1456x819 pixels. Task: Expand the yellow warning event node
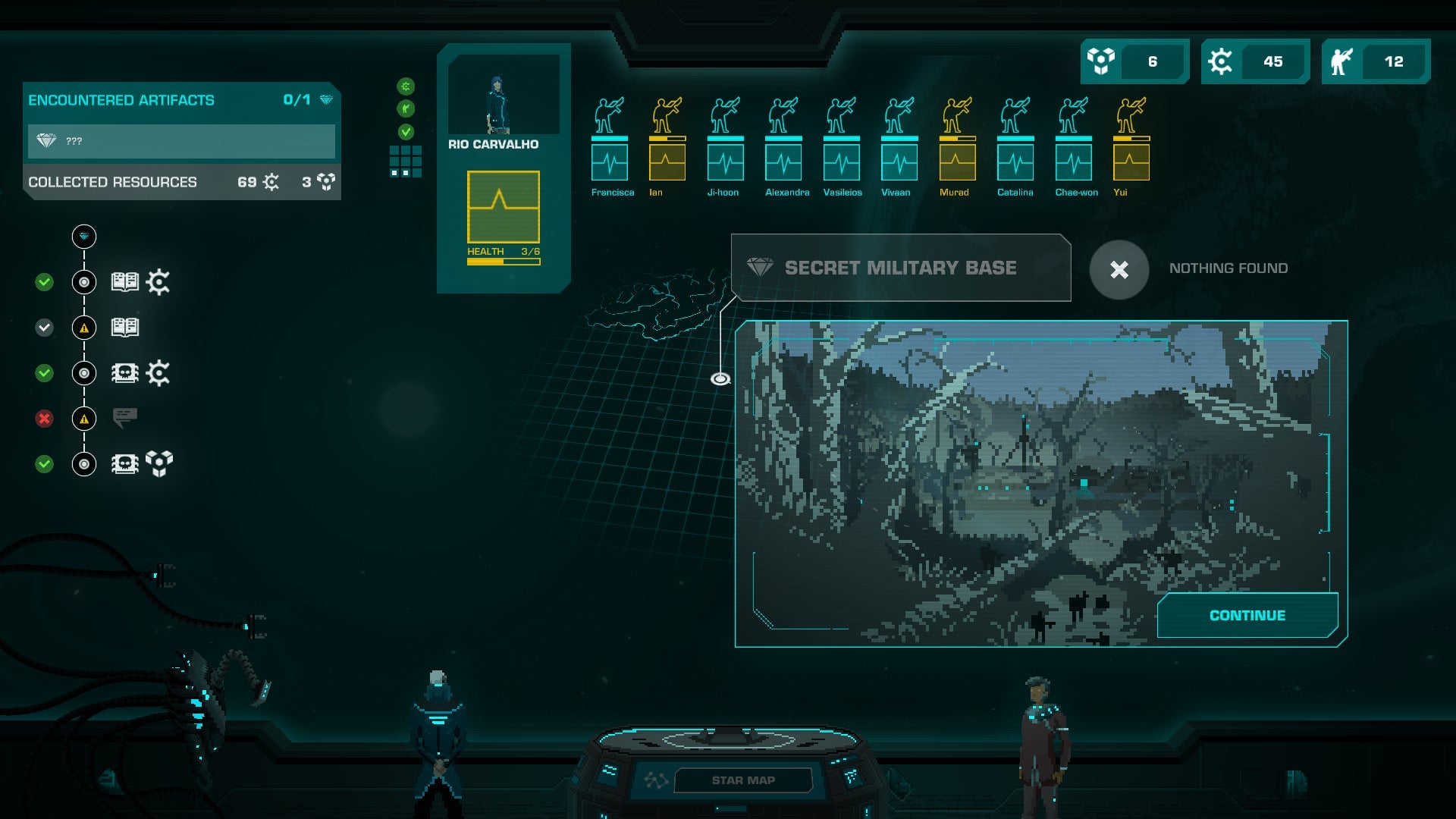coord(83,327)
